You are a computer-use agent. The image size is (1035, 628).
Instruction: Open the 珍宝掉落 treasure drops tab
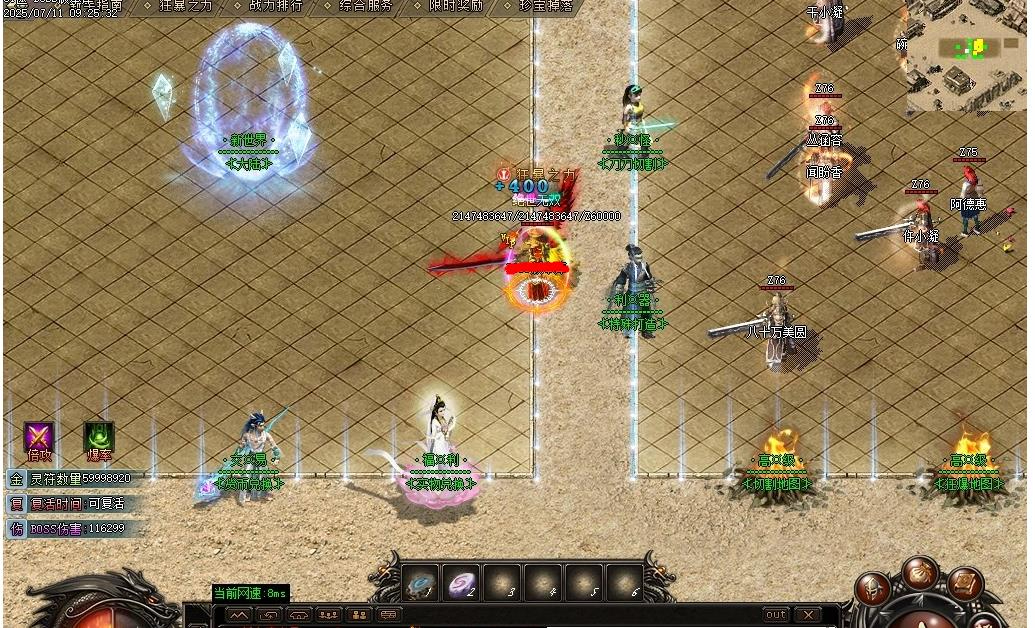point(546,6)
